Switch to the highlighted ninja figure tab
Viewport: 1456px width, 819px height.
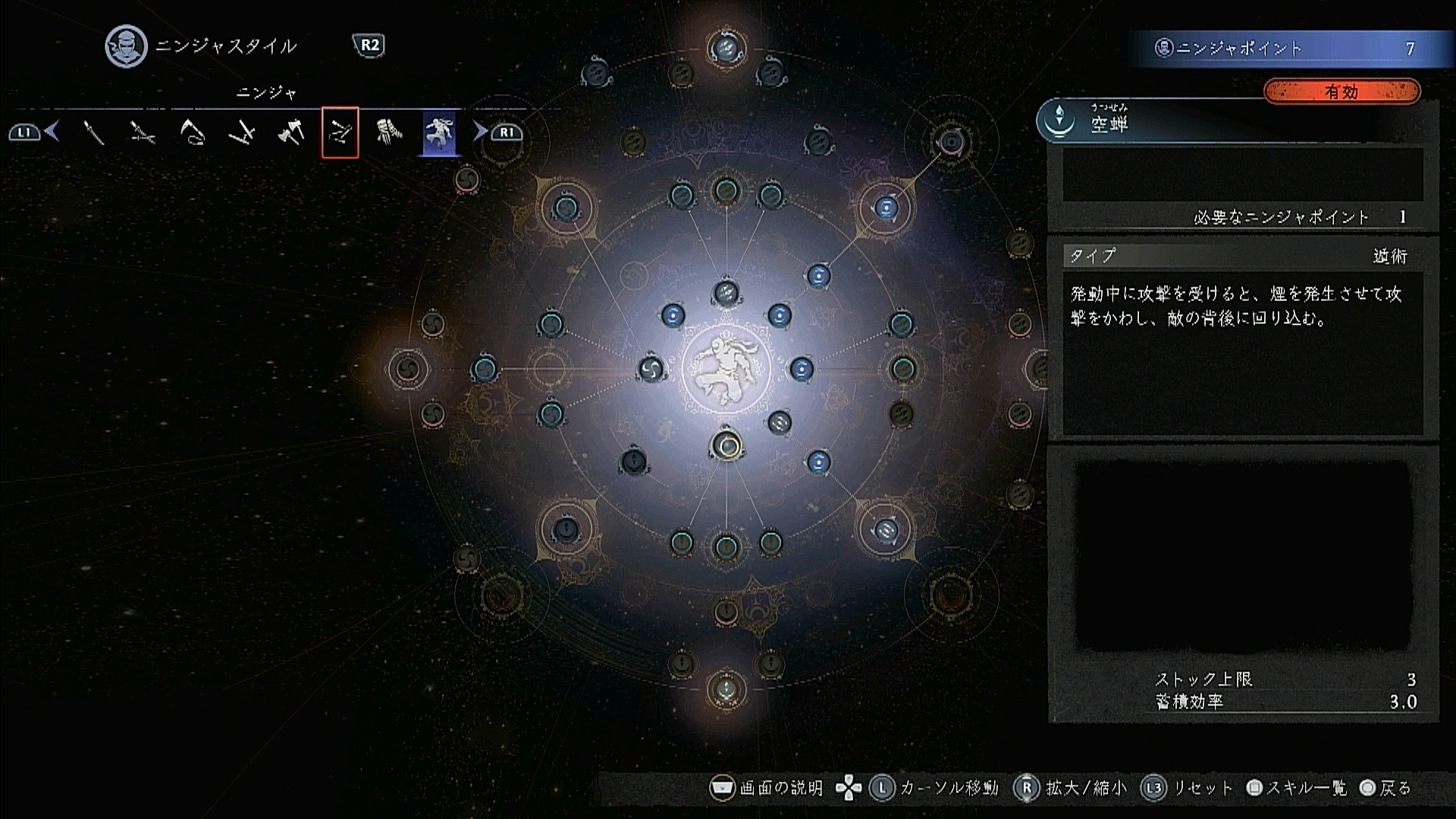pos(440,133)
